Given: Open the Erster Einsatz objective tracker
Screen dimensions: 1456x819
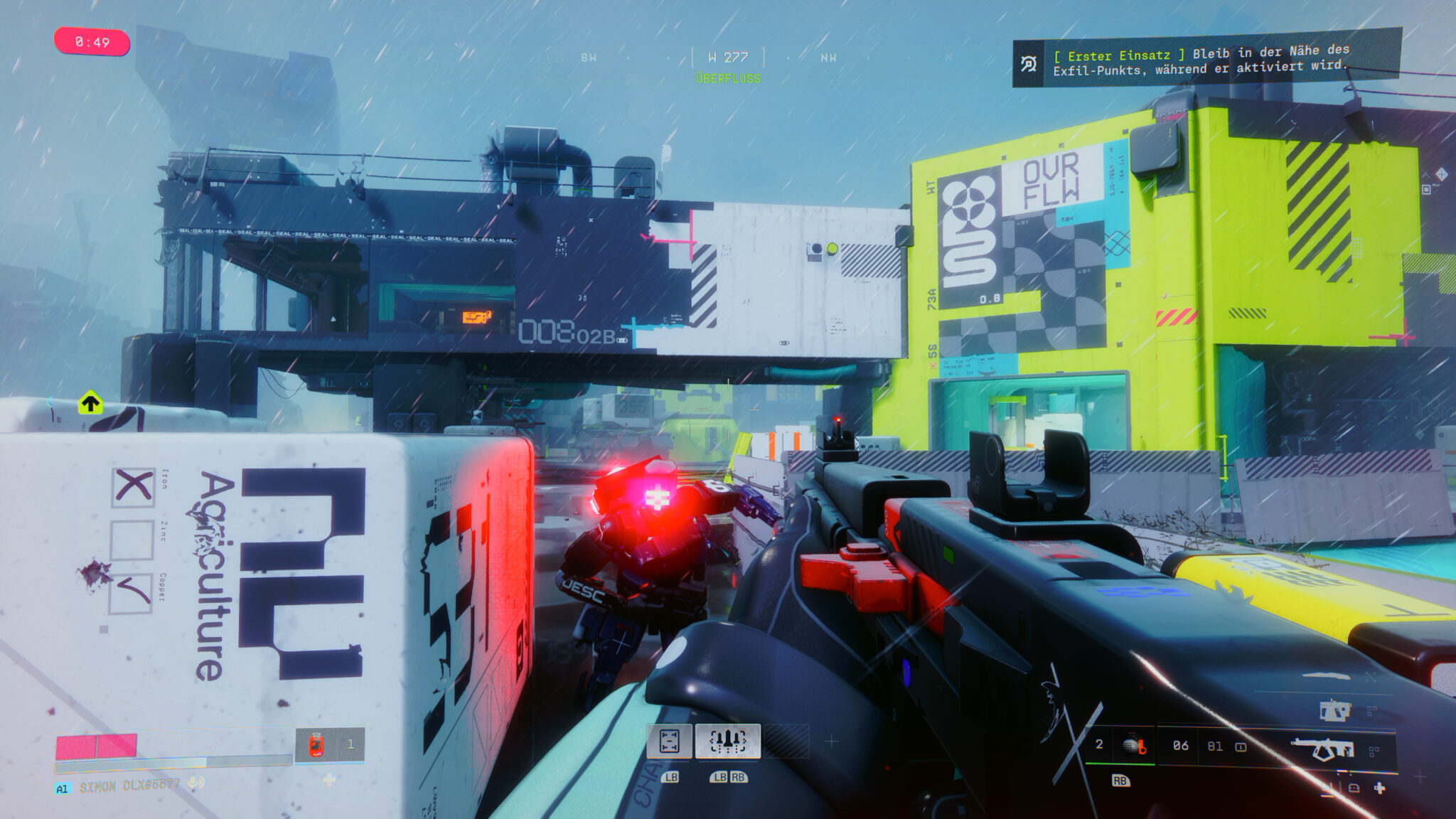Looking at the screenshot, I should pyautogui.click(x=1206, y=59).
